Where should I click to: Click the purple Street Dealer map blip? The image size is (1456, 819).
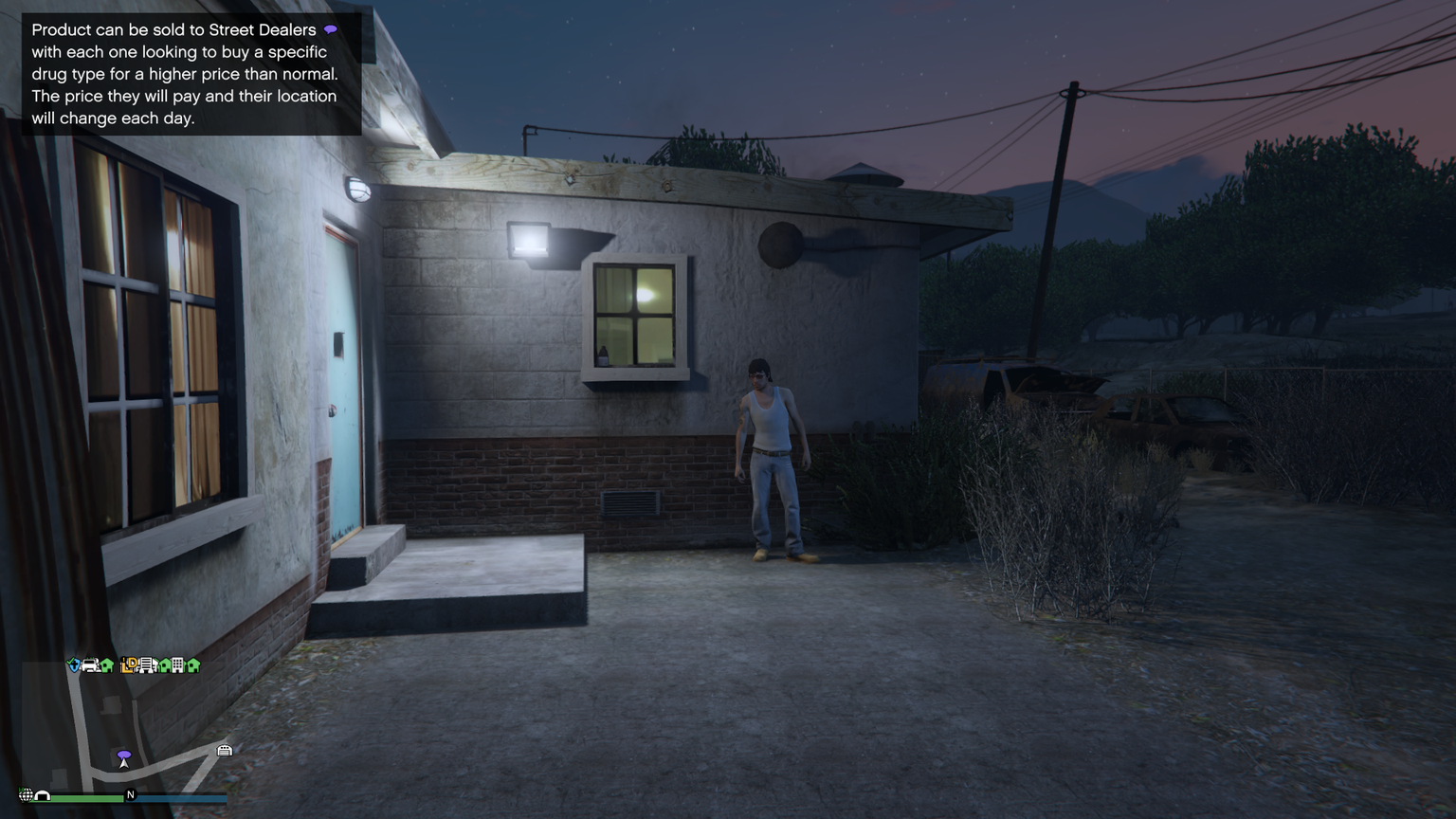click(124, 755)
